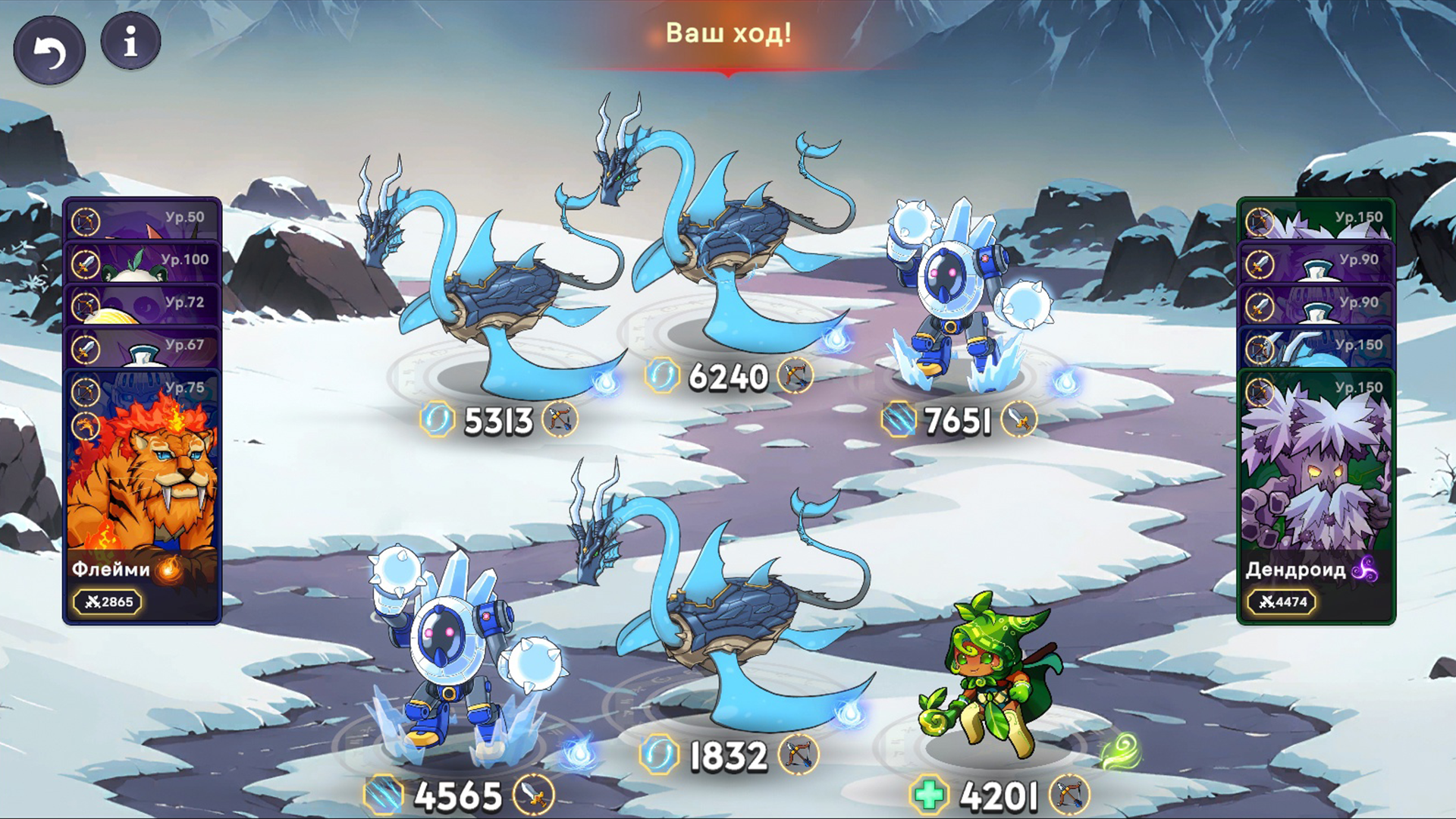Open the info panel via the i icon
Image resolution: width=1456 pixels, height=819 pixels.
pyautogui.click(x=130, y=42)
